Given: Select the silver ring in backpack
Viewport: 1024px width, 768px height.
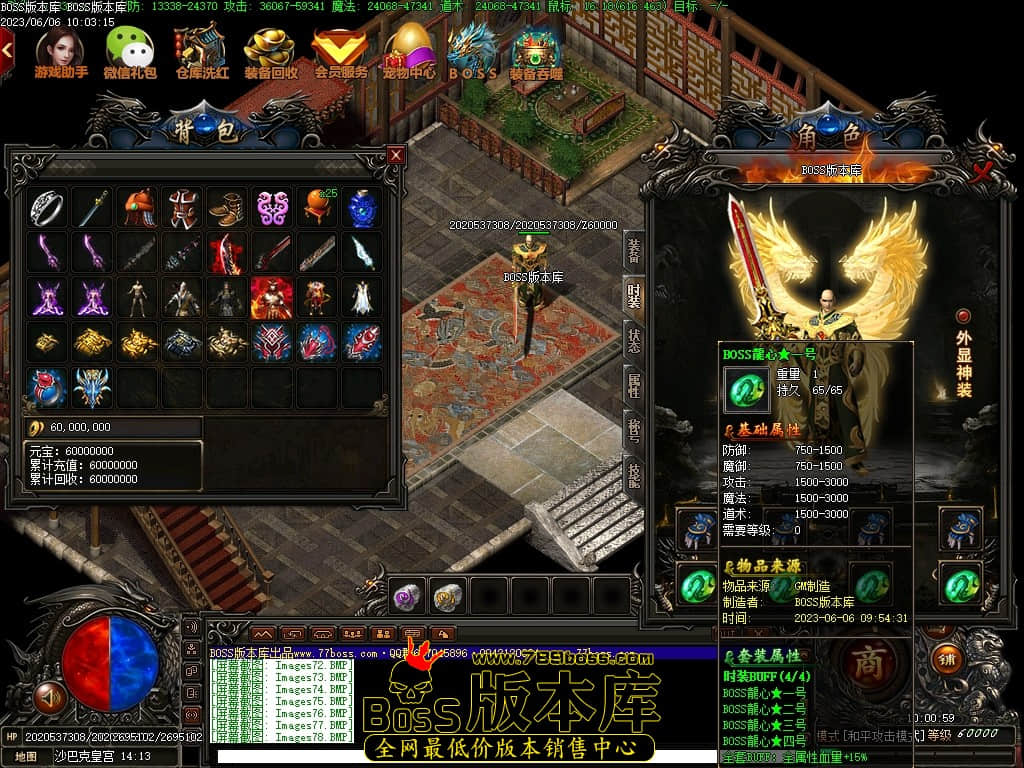Looking at the screenshot, I should 47,208.
